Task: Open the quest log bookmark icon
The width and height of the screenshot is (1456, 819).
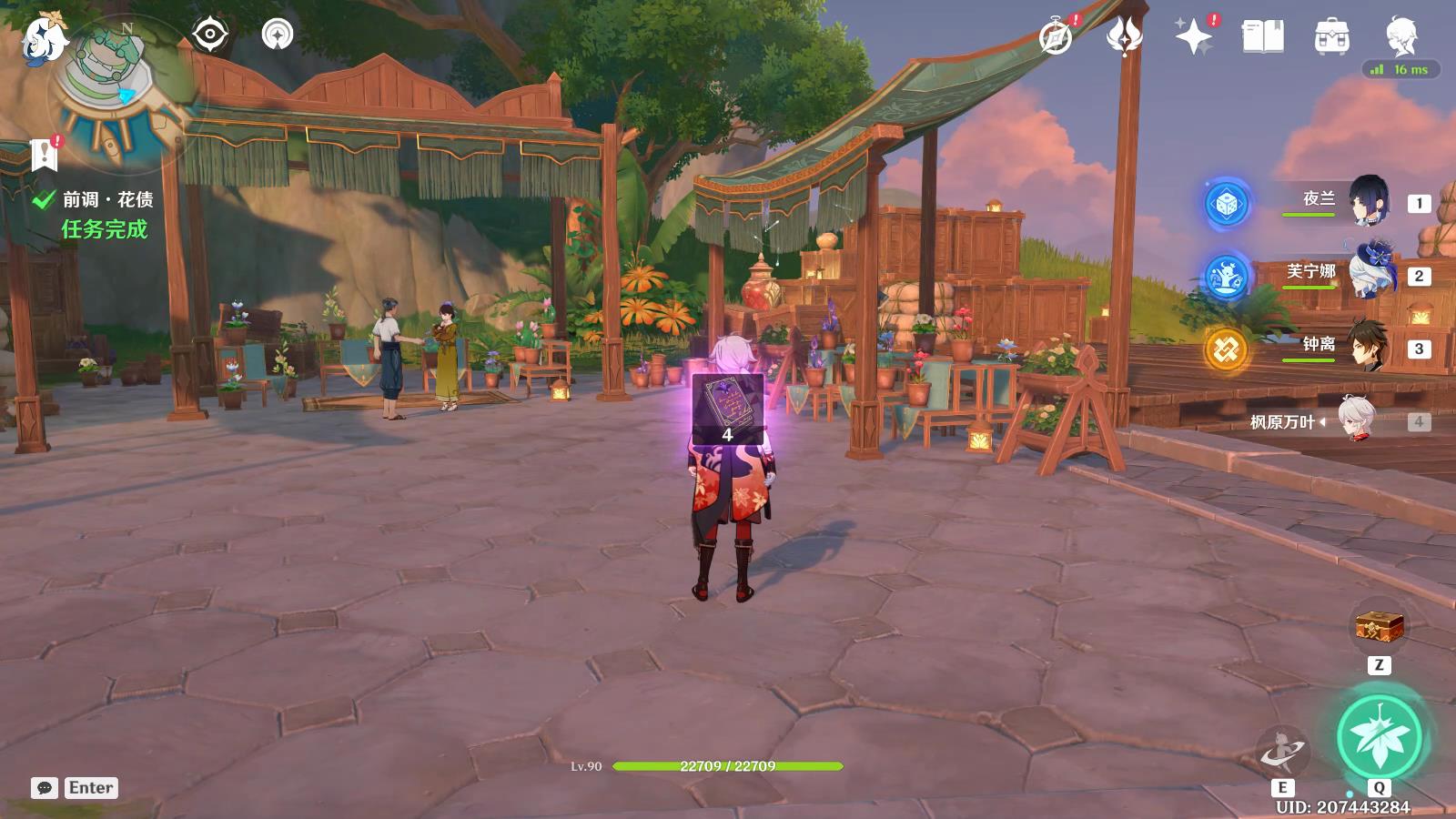Action: point(43,155)
